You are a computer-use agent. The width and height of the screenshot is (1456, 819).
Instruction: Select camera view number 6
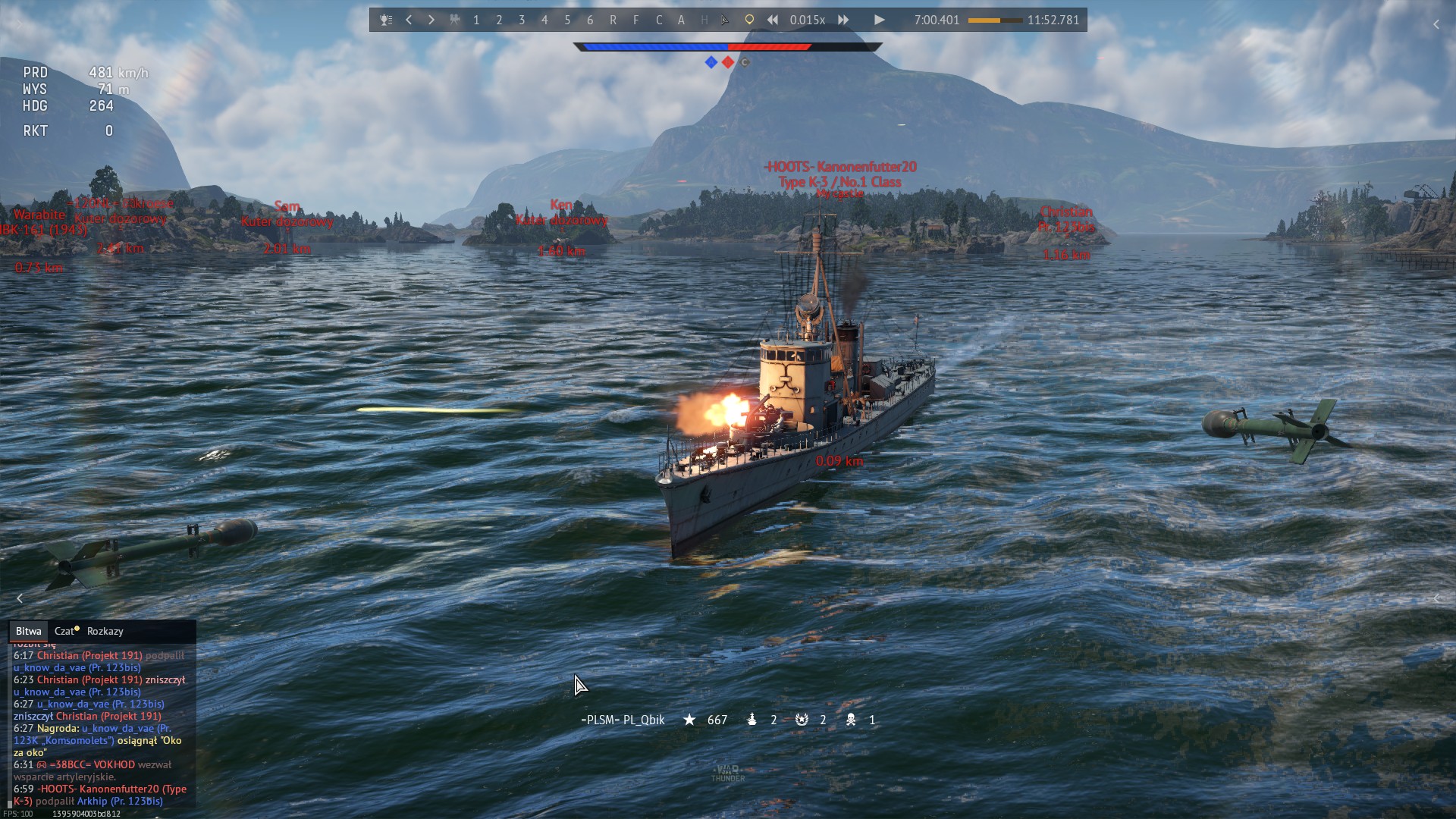coord(590,20)
